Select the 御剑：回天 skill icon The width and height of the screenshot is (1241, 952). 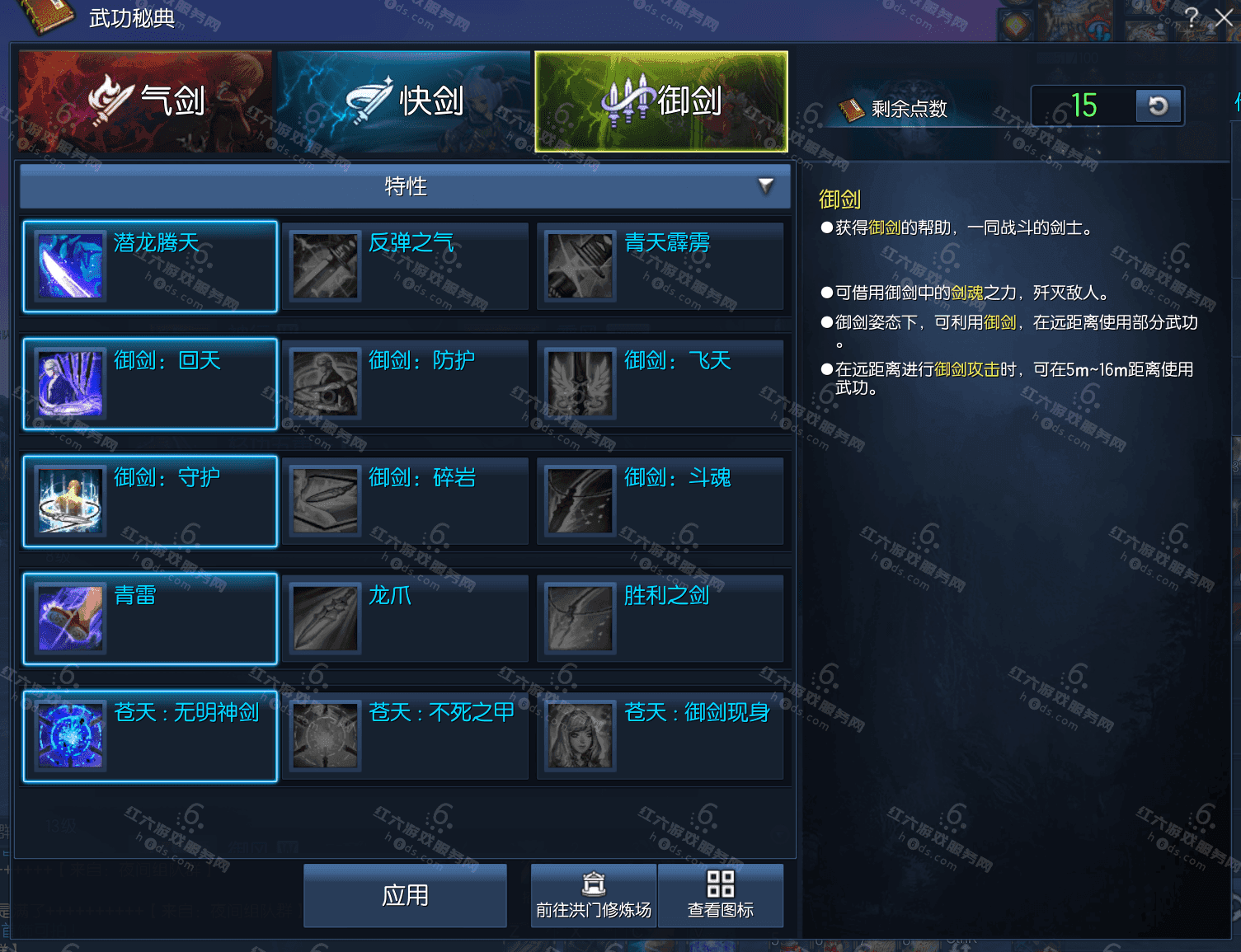coord(69,383)
